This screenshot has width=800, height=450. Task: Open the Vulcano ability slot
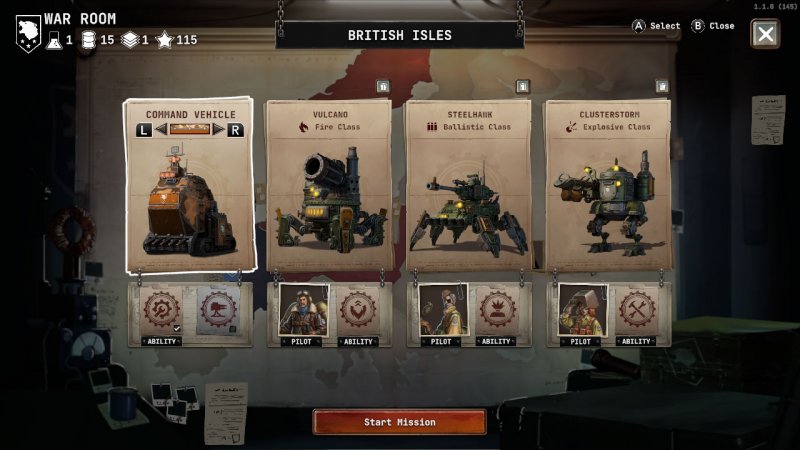pos(357,313)
